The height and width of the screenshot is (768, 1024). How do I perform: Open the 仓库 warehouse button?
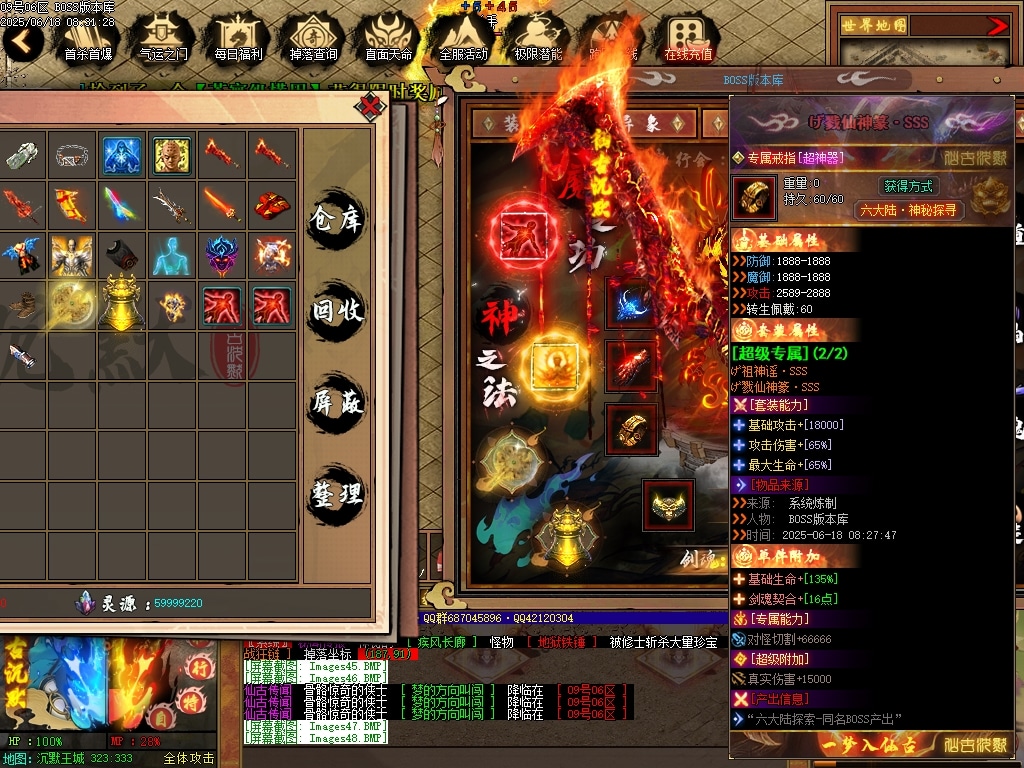(x=337, y=219)
